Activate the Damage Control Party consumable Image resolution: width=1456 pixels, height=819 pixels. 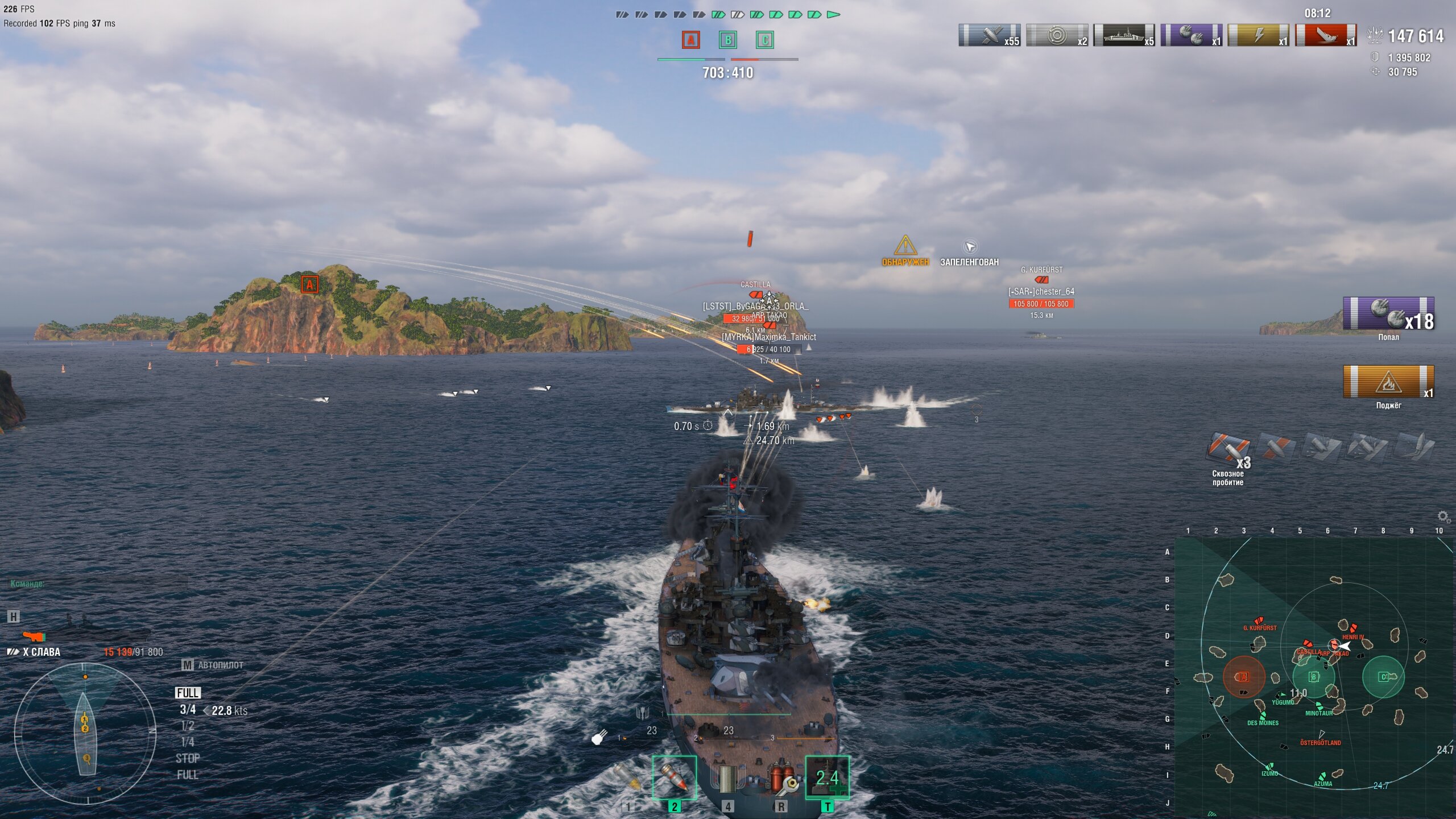click(x=781, y=779)
